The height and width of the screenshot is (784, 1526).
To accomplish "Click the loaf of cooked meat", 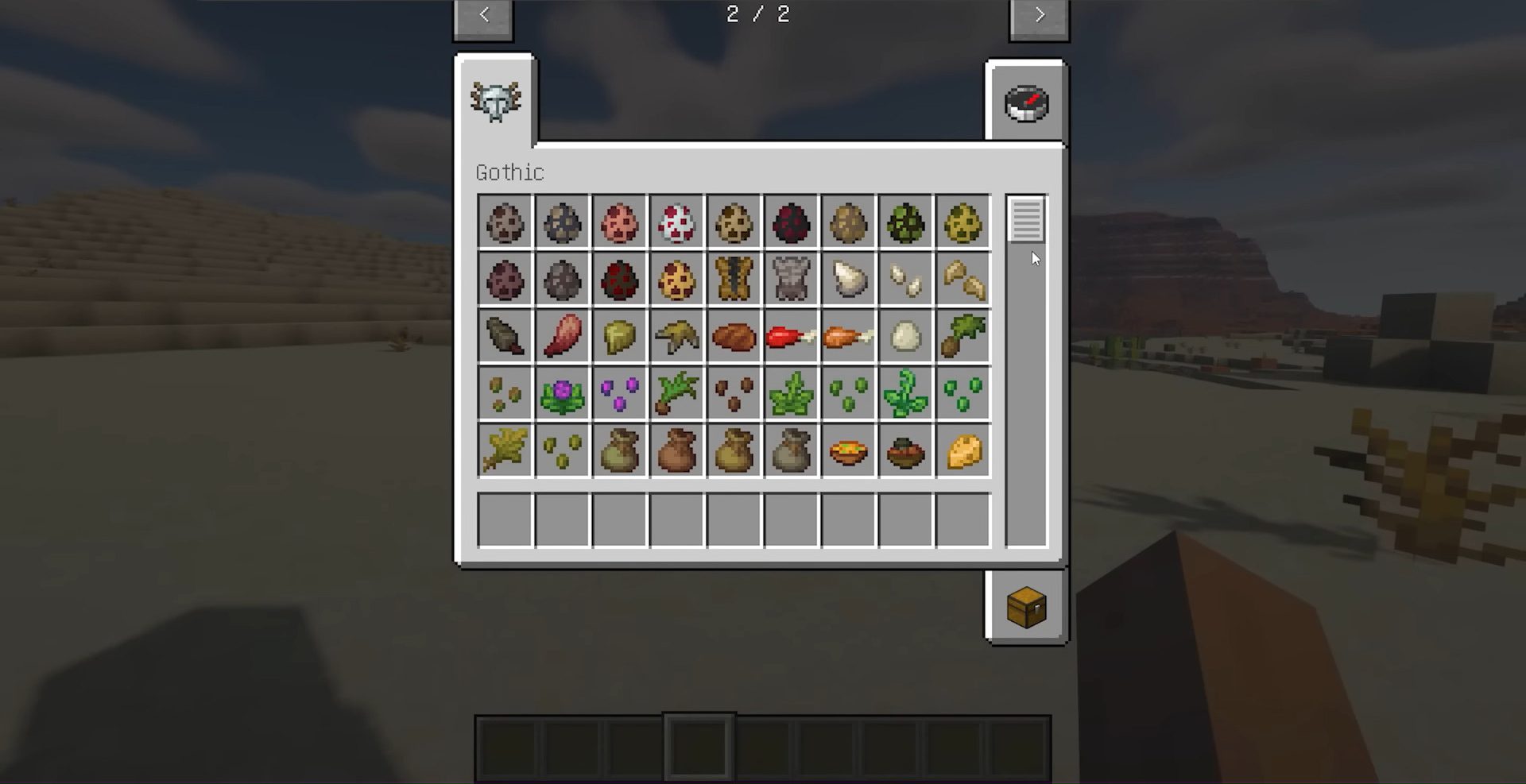I will pos(734,336).
